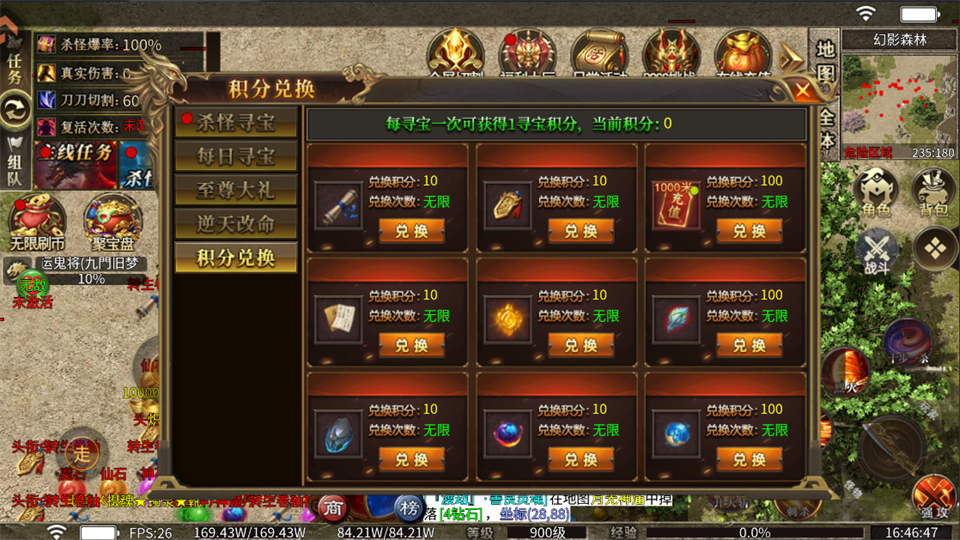Open the 聚宝盘 treasure bowl icon
Screen dimensions: 960x540
[112, 221]
